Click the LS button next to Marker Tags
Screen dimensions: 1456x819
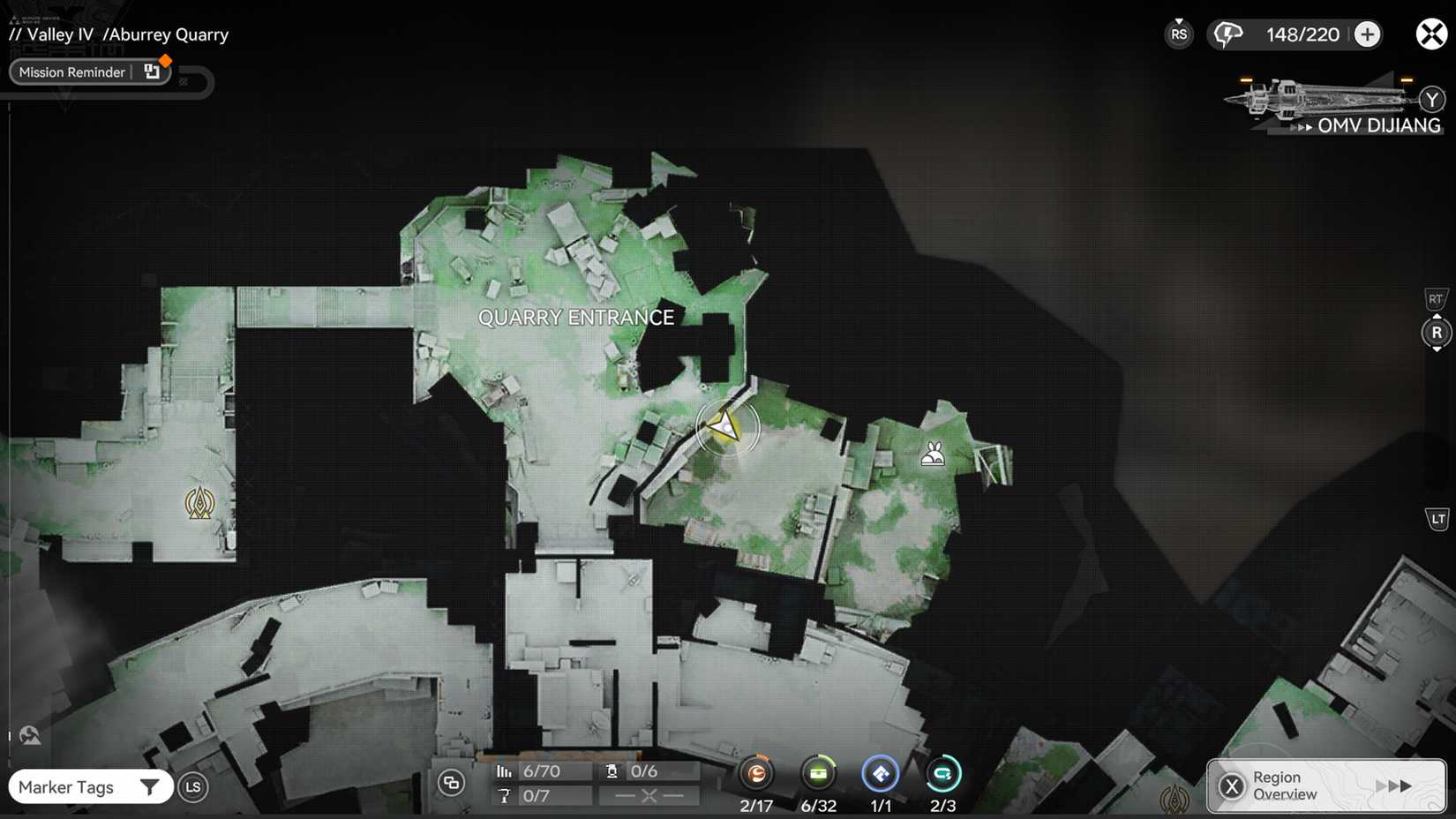(x=192, y=787)
